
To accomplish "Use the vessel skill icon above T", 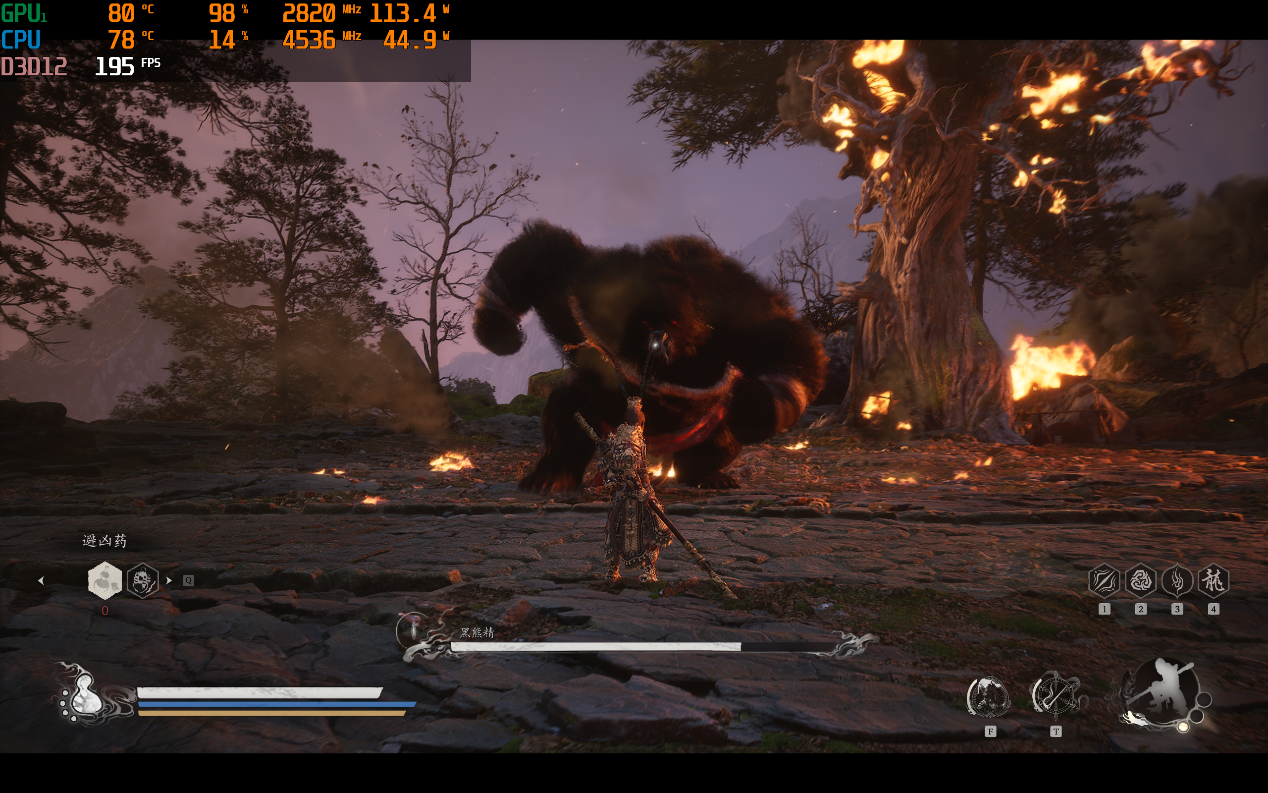I will point(1055,694).
